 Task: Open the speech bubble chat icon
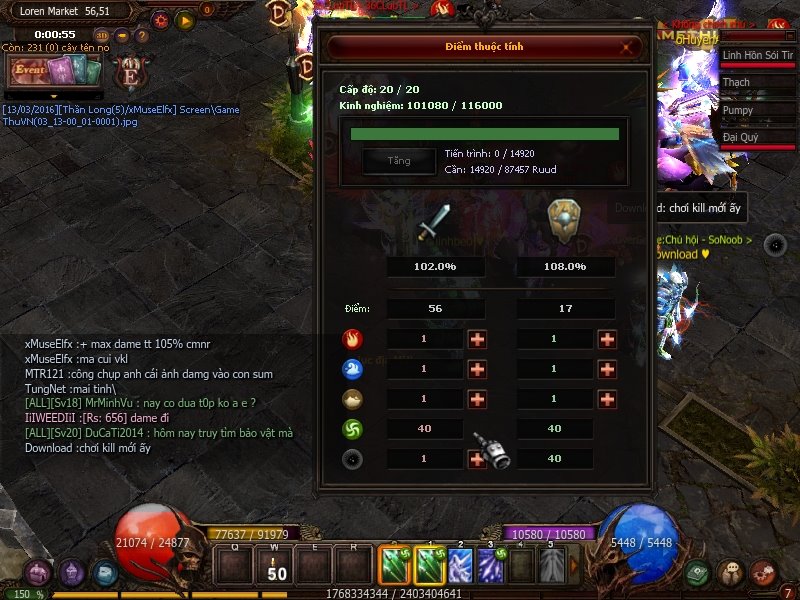click(732, 571)
